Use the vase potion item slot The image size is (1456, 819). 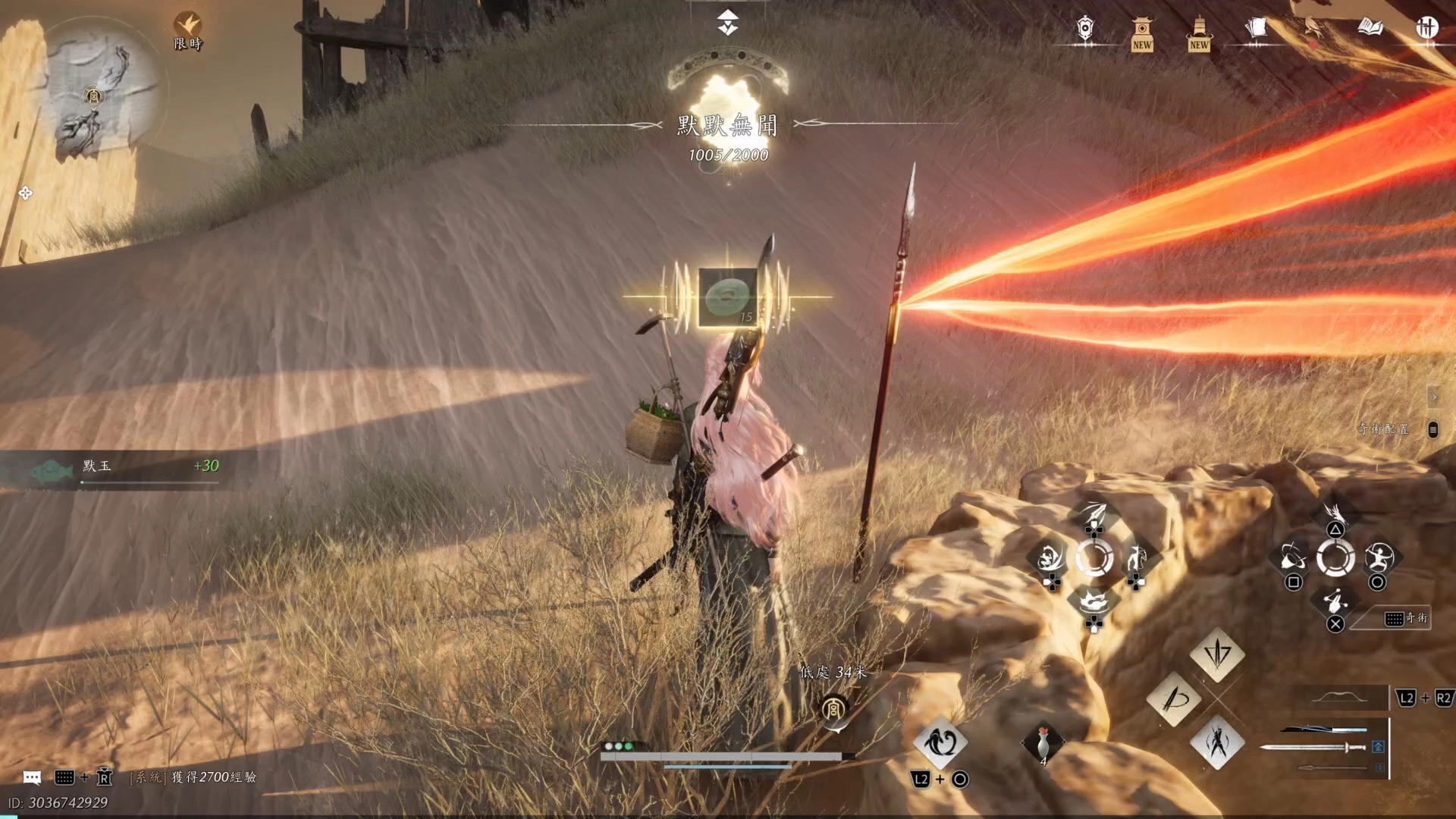click(1043, 743)
